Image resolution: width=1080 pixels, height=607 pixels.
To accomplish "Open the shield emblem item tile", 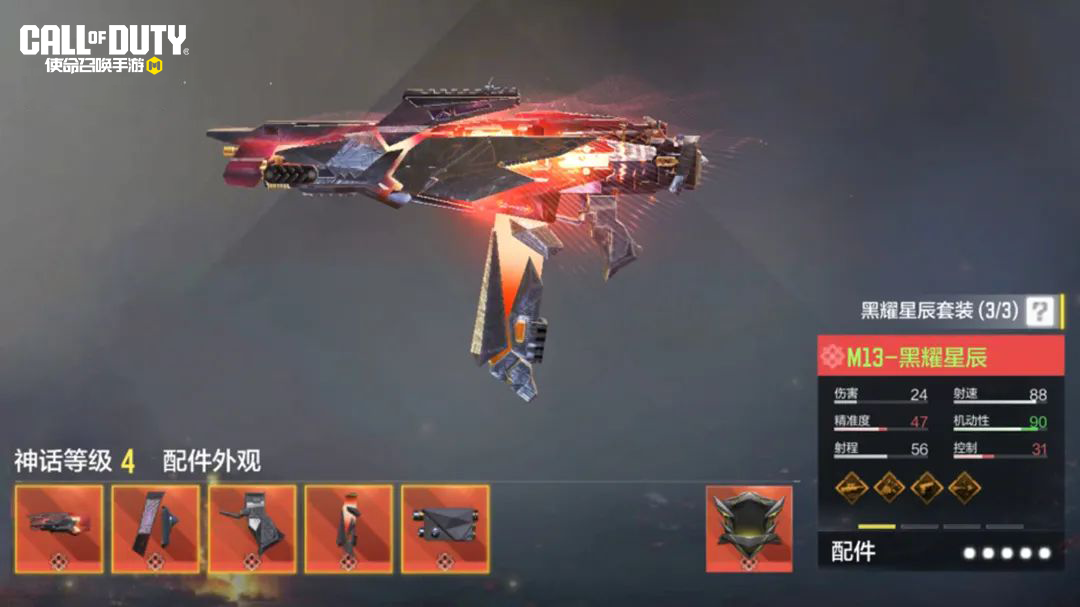I will coord(749,528).
